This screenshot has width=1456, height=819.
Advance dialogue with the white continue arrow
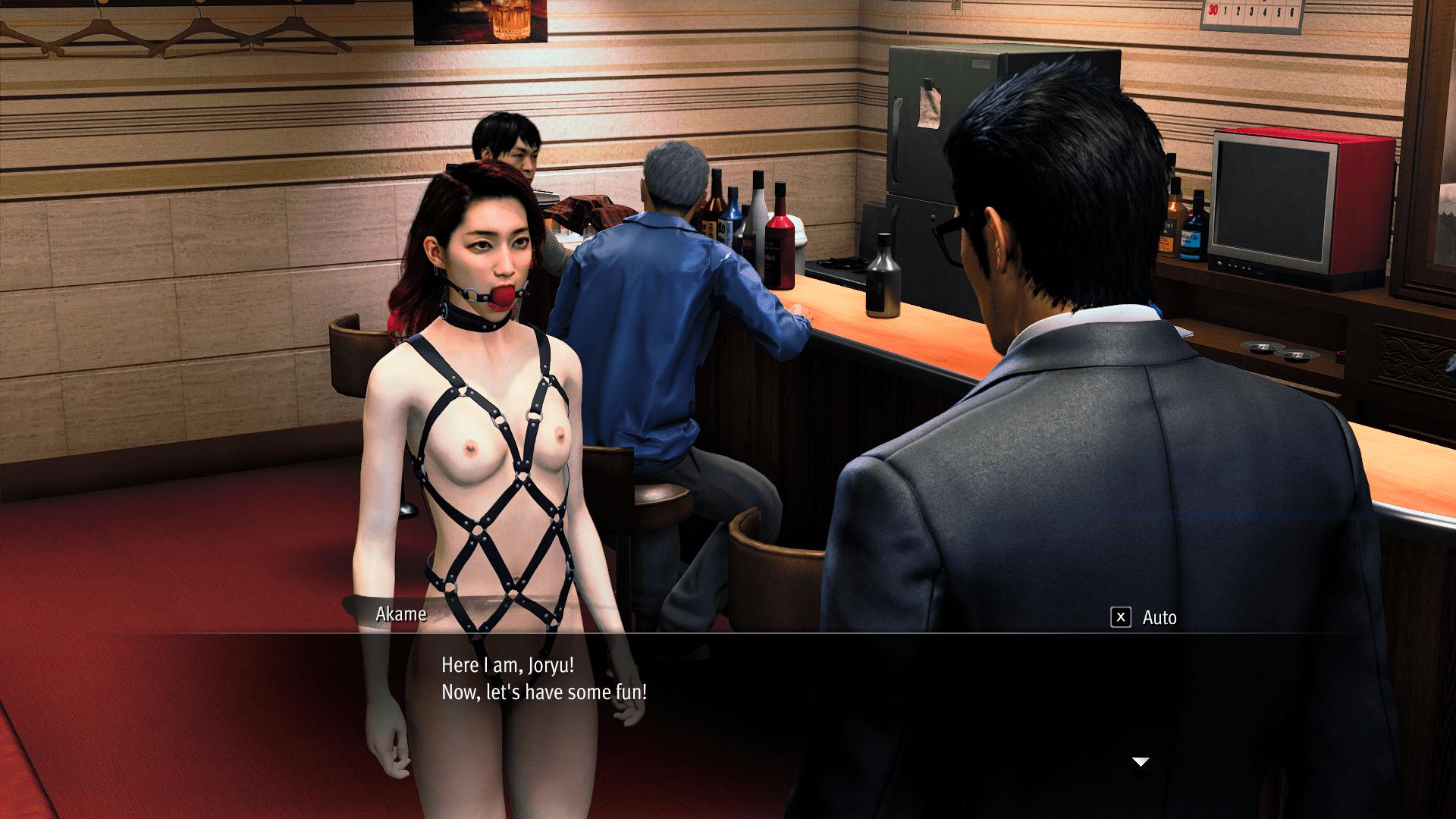click(x=1140, y=761)
